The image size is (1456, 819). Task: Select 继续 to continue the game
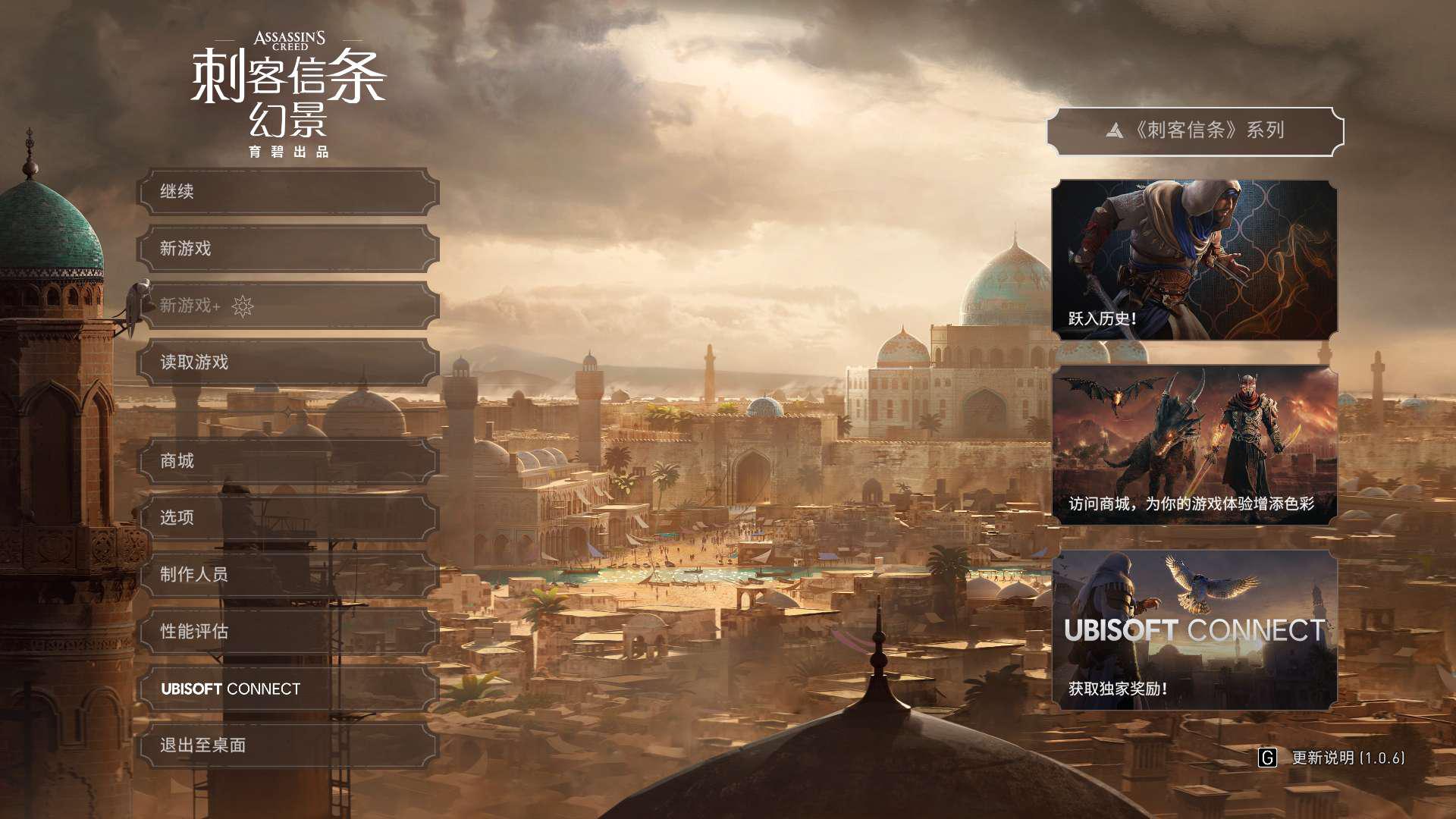tap(288, 192)
